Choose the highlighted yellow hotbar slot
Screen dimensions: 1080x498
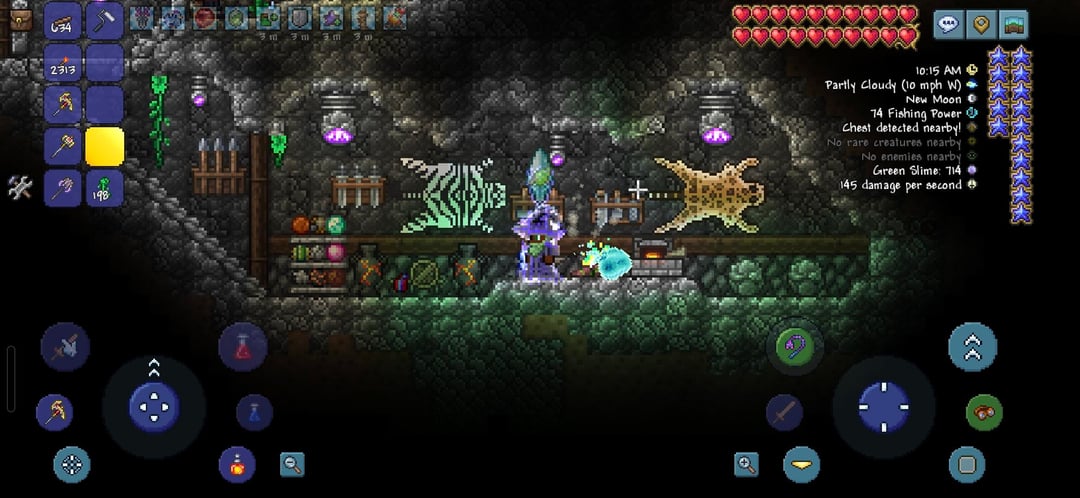click(104, 147)
